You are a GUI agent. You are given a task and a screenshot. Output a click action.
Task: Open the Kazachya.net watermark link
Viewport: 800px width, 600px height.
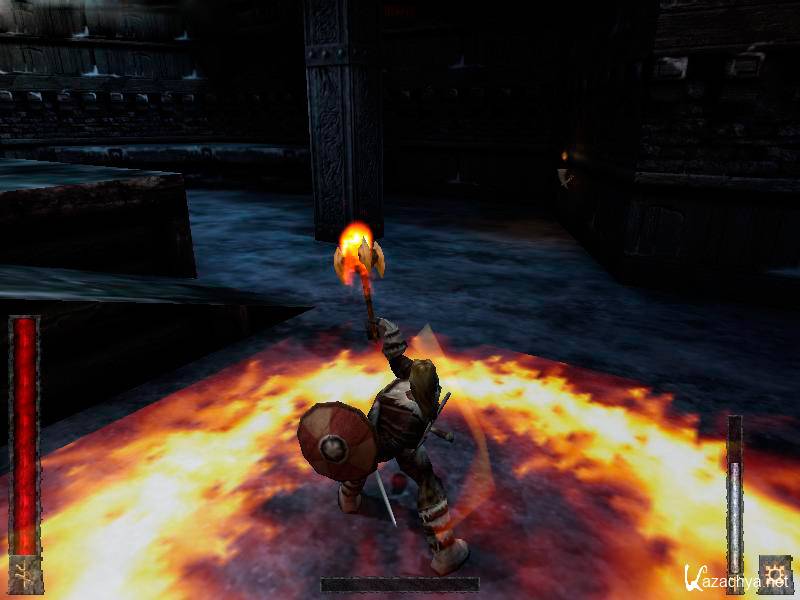[737, 578]
